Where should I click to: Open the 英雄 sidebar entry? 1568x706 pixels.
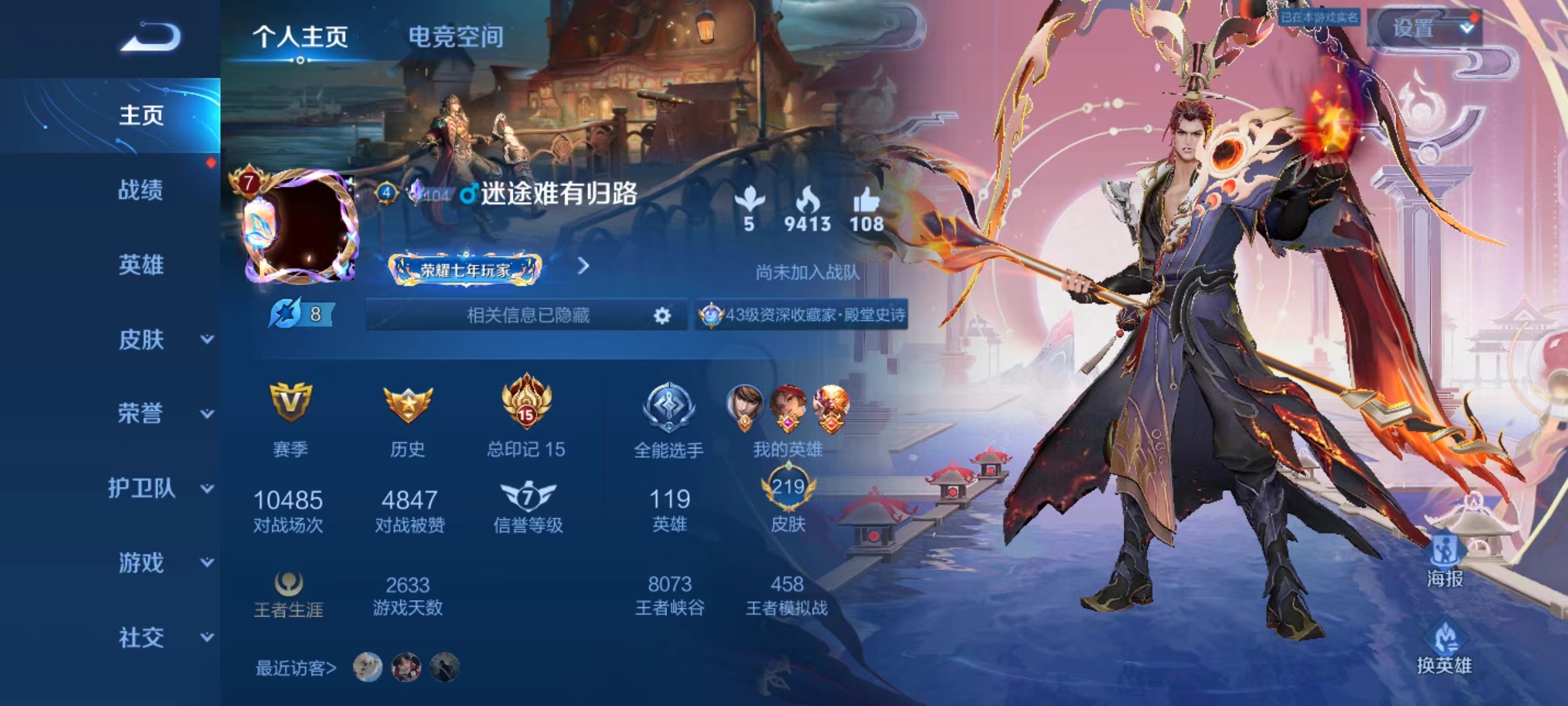point(140,265)
